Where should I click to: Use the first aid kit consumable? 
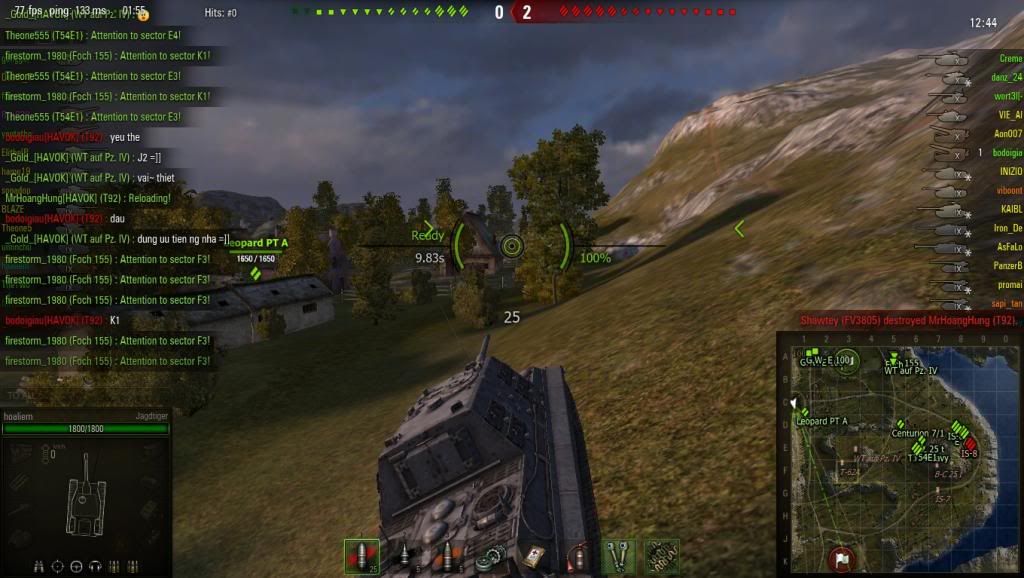pyautogui.click(x=533, y=556)
